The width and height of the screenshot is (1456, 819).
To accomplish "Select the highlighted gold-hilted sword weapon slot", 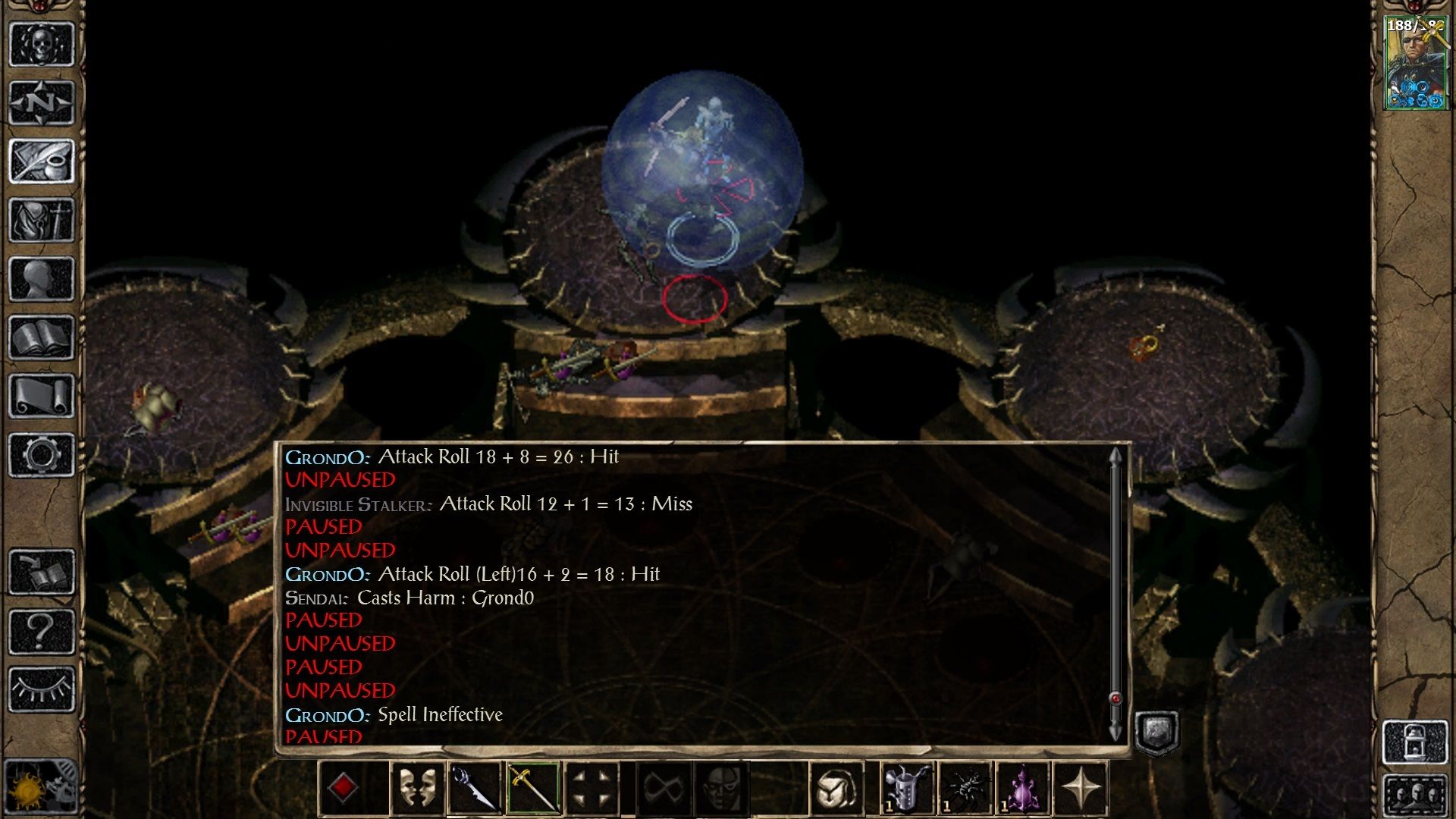I will point(533,789).
